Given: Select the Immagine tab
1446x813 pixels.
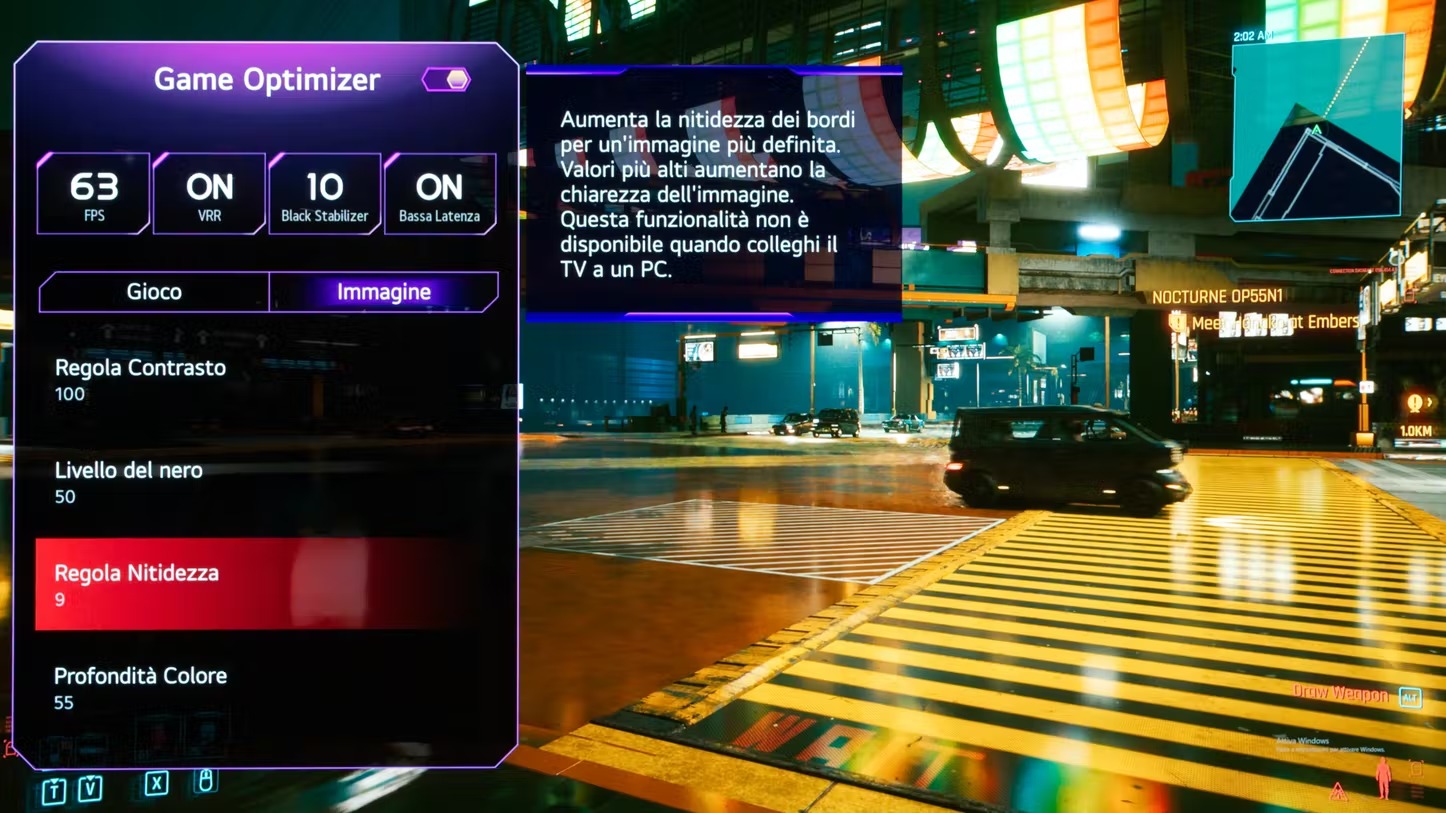Looking at the screenshot, I should point(384,292).
